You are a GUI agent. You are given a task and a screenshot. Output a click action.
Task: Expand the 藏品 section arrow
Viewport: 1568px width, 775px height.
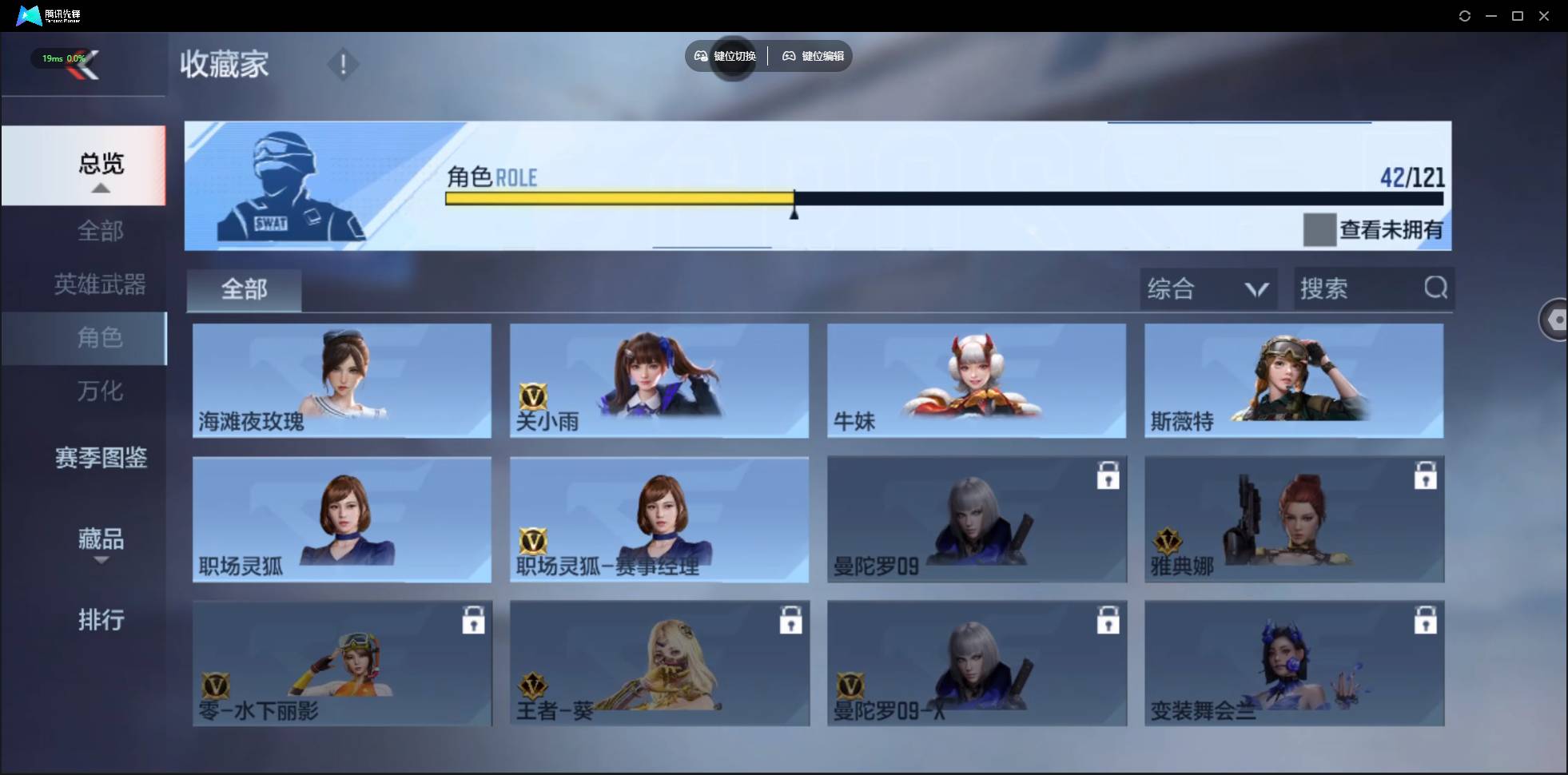pos(101,561)
